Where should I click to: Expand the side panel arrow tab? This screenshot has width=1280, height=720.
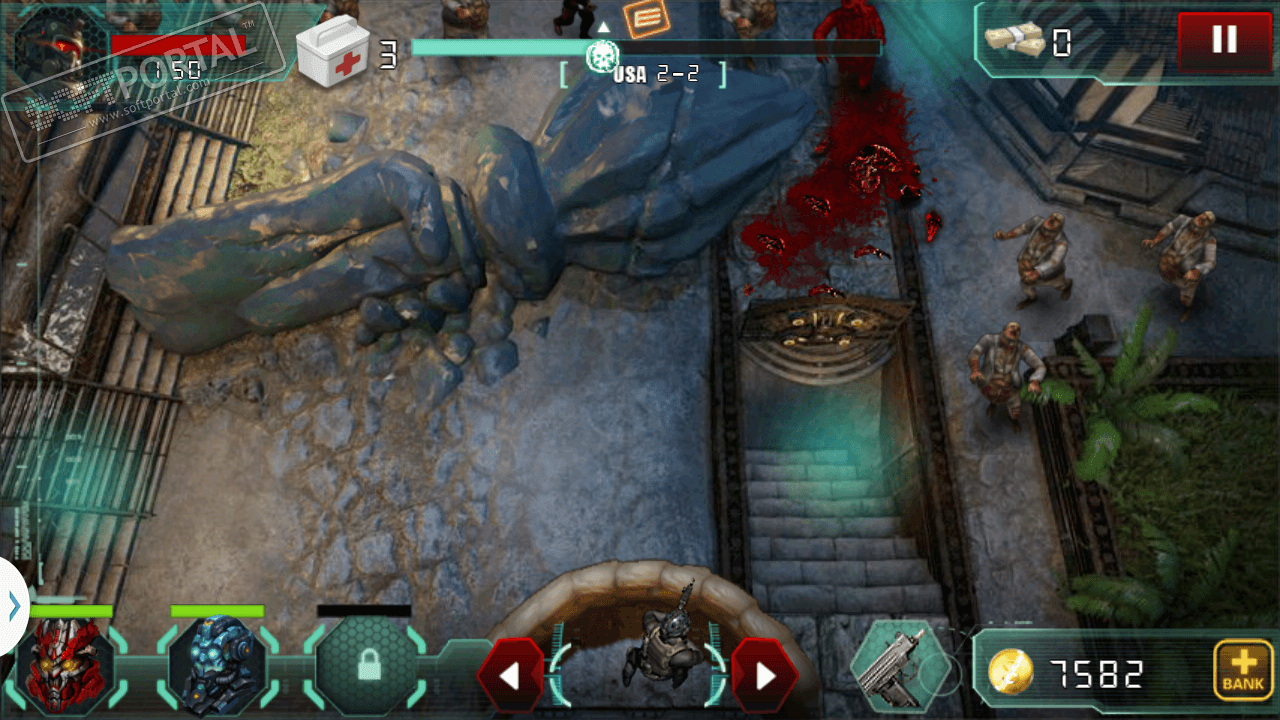point(13,606)
